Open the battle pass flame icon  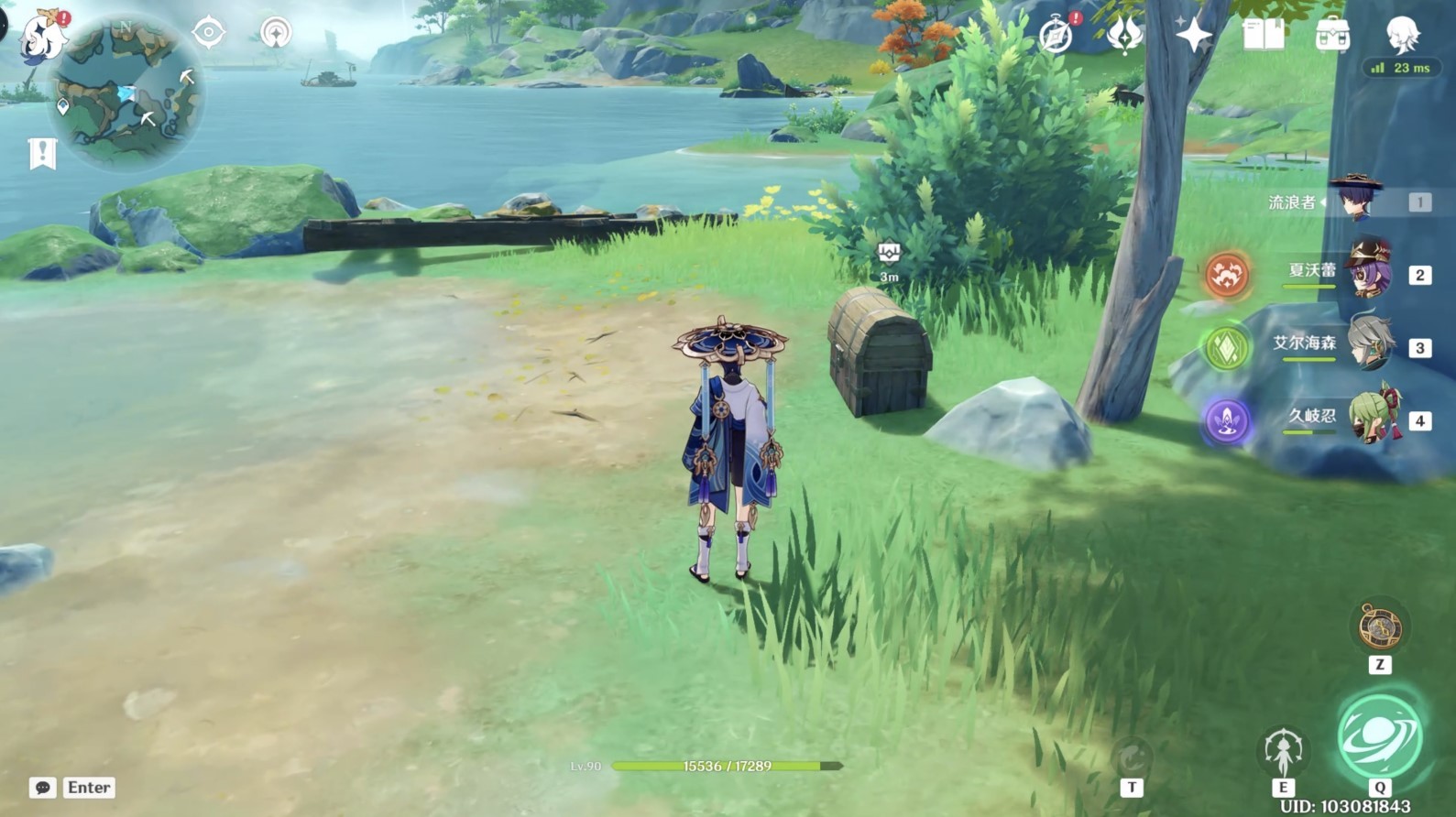tap(1124, 35)
